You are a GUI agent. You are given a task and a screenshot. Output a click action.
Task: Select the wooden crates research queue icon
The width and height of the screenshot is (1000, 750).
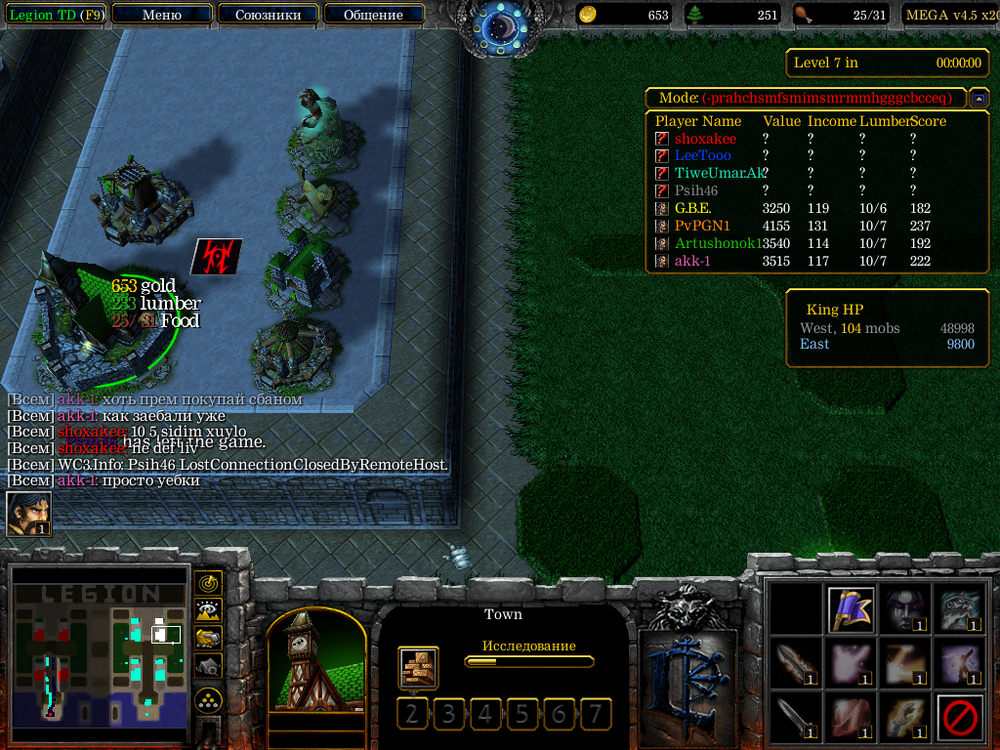[x=417, y=667]
